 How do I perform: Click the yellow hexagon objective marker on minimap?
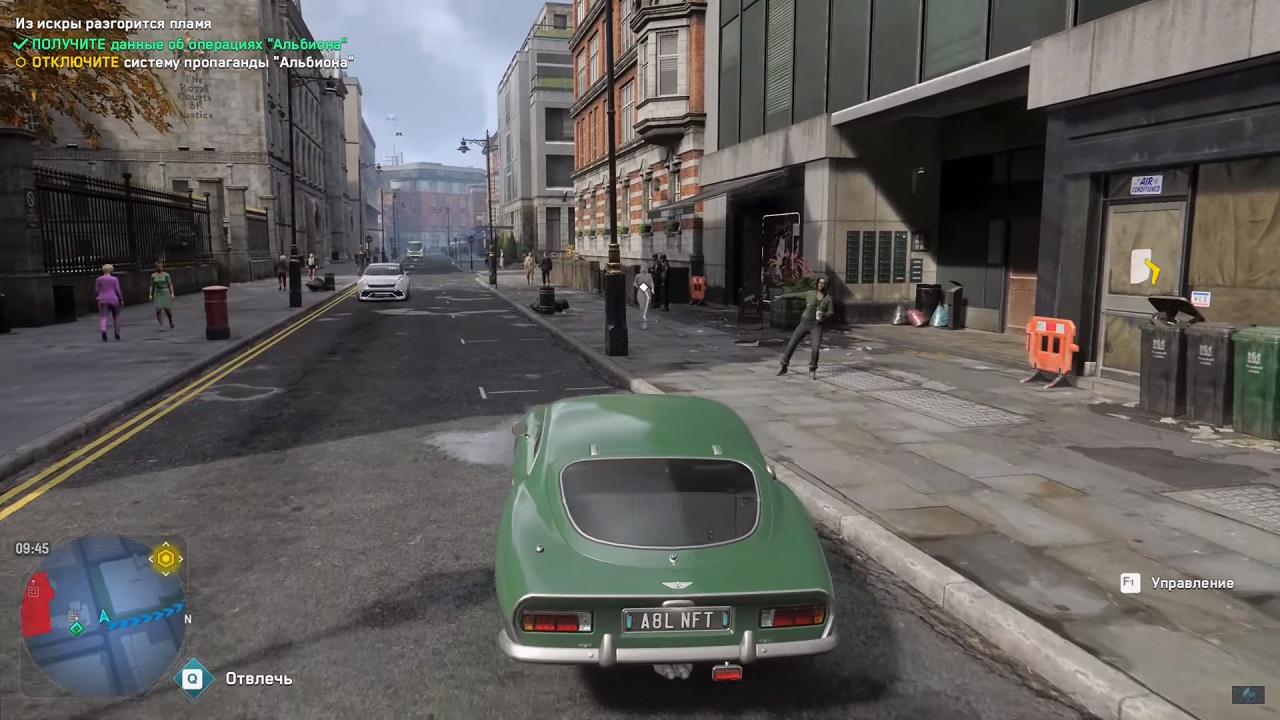[166, 558]
